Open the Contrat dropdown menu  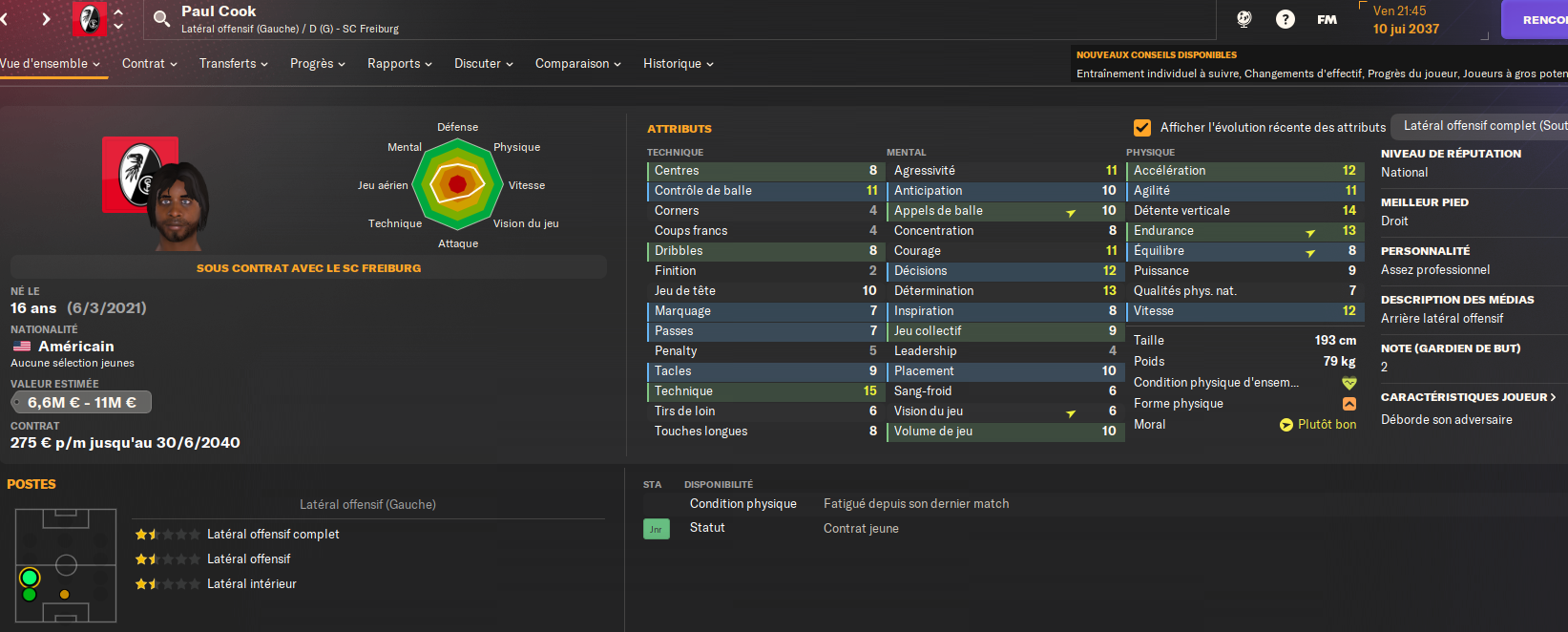click(x=149, y=64)
